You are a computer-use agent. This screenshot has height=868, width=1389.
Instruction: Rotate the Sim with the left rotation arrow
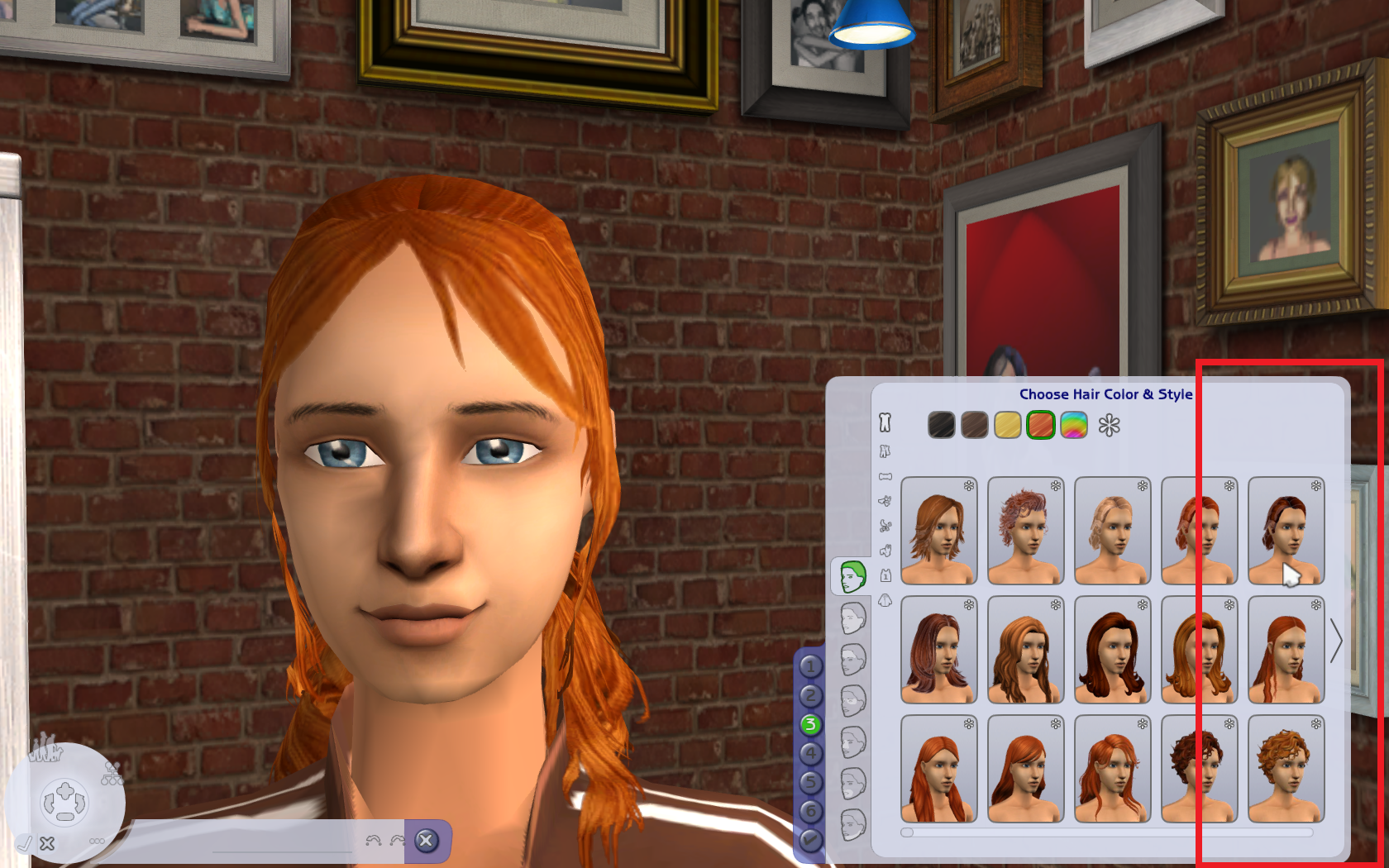point(47,804)
